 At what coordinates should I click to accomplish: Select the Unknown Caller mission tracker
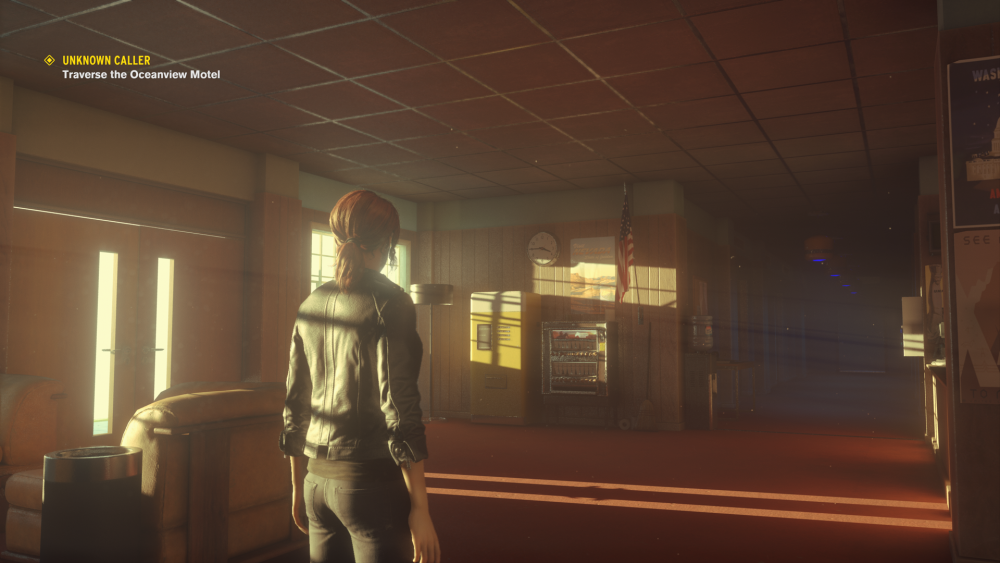pos(106,61)
